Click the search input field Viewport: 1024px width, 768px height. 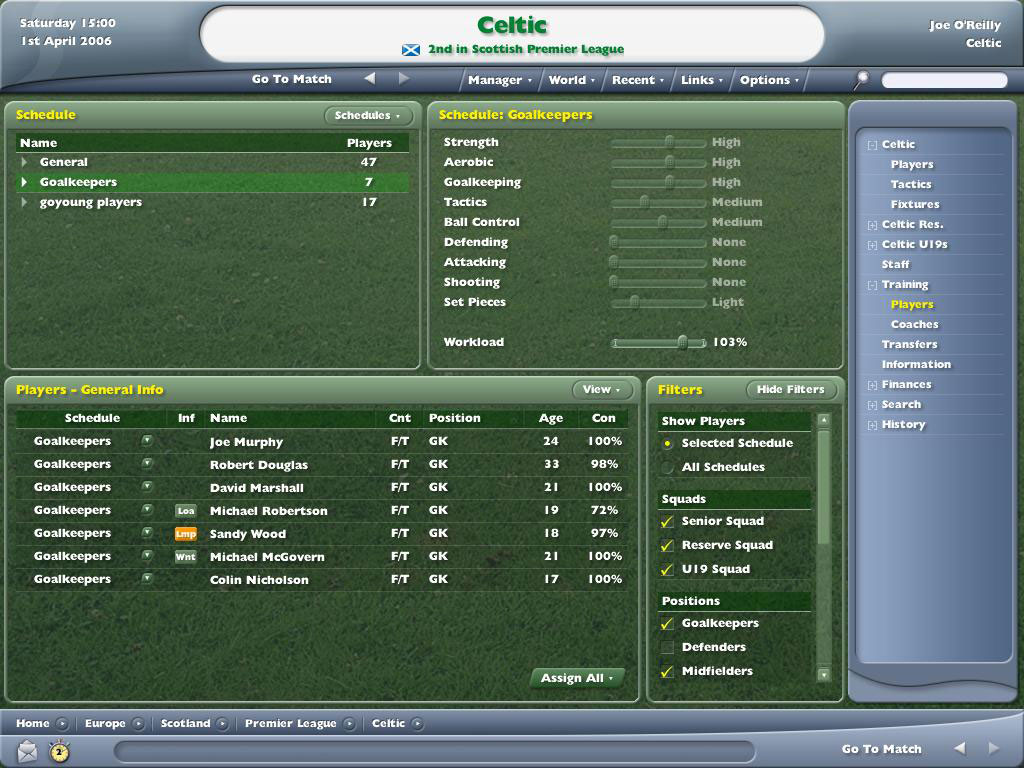943,80
